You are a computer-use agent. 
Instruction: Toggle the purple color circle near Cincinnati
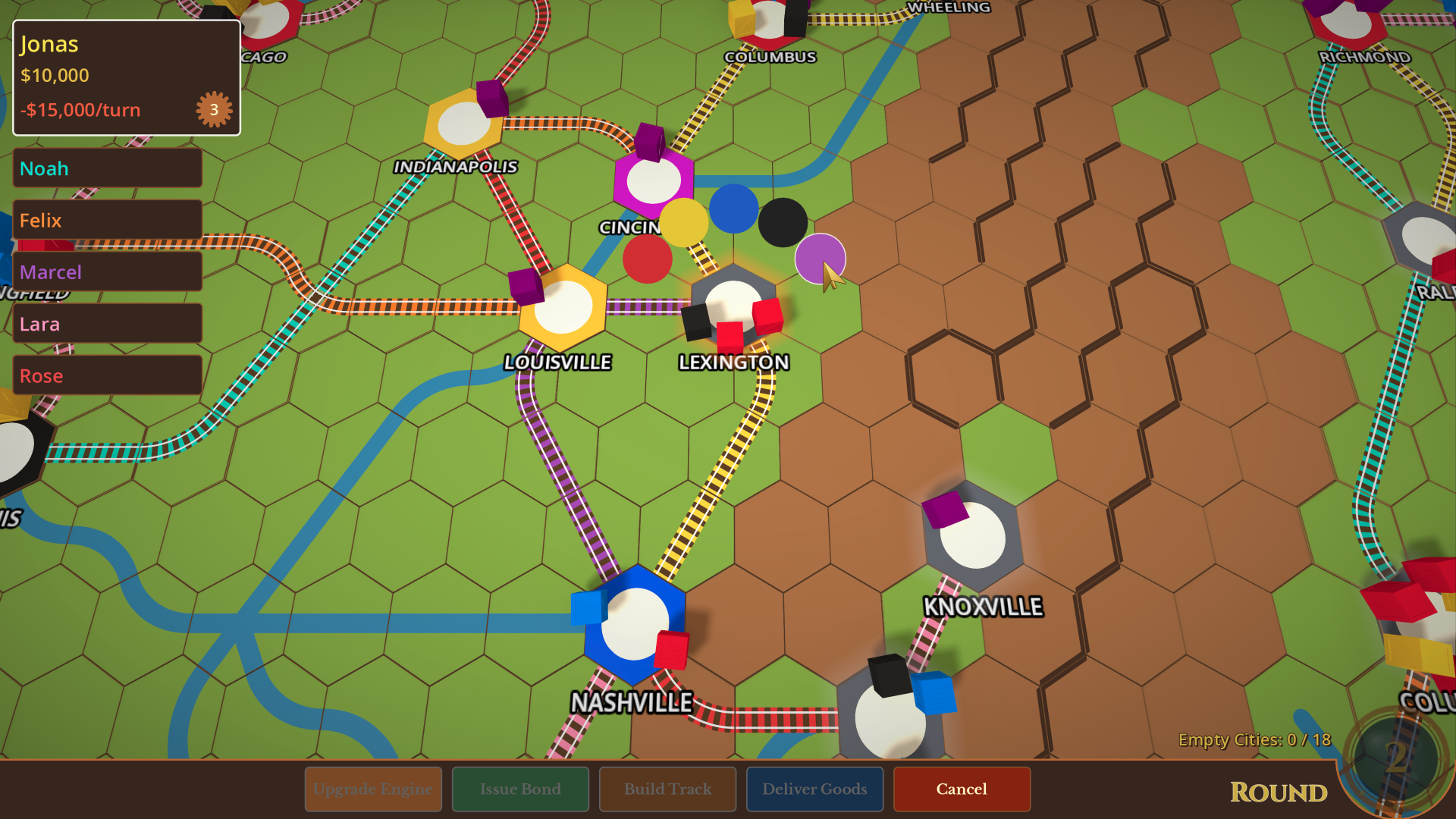pos(820,259)
